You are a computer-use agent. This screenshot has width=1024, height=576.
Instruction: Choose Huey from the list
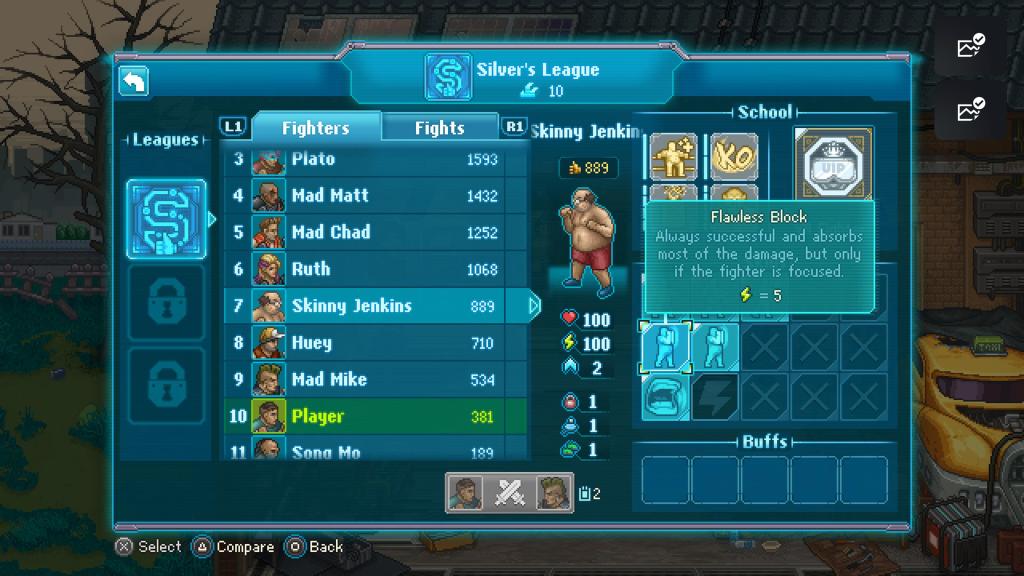pyautogui.click(x=375, y=343)
